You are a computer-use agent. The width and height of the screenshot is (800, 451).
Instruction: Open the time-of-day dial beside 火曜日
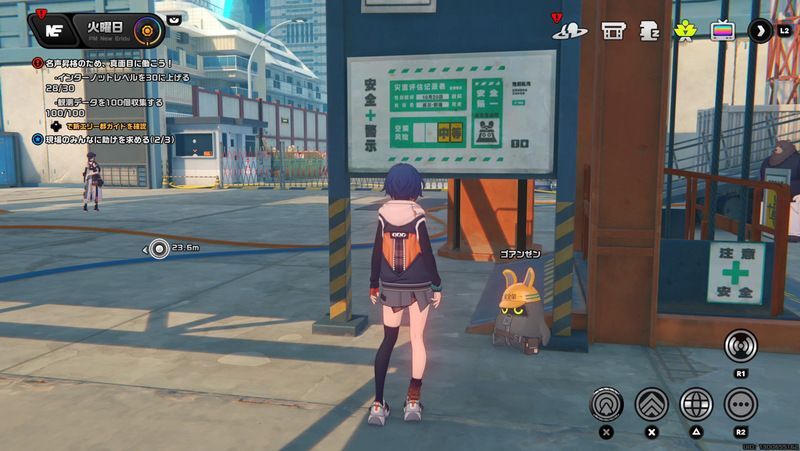coord(148,29)
